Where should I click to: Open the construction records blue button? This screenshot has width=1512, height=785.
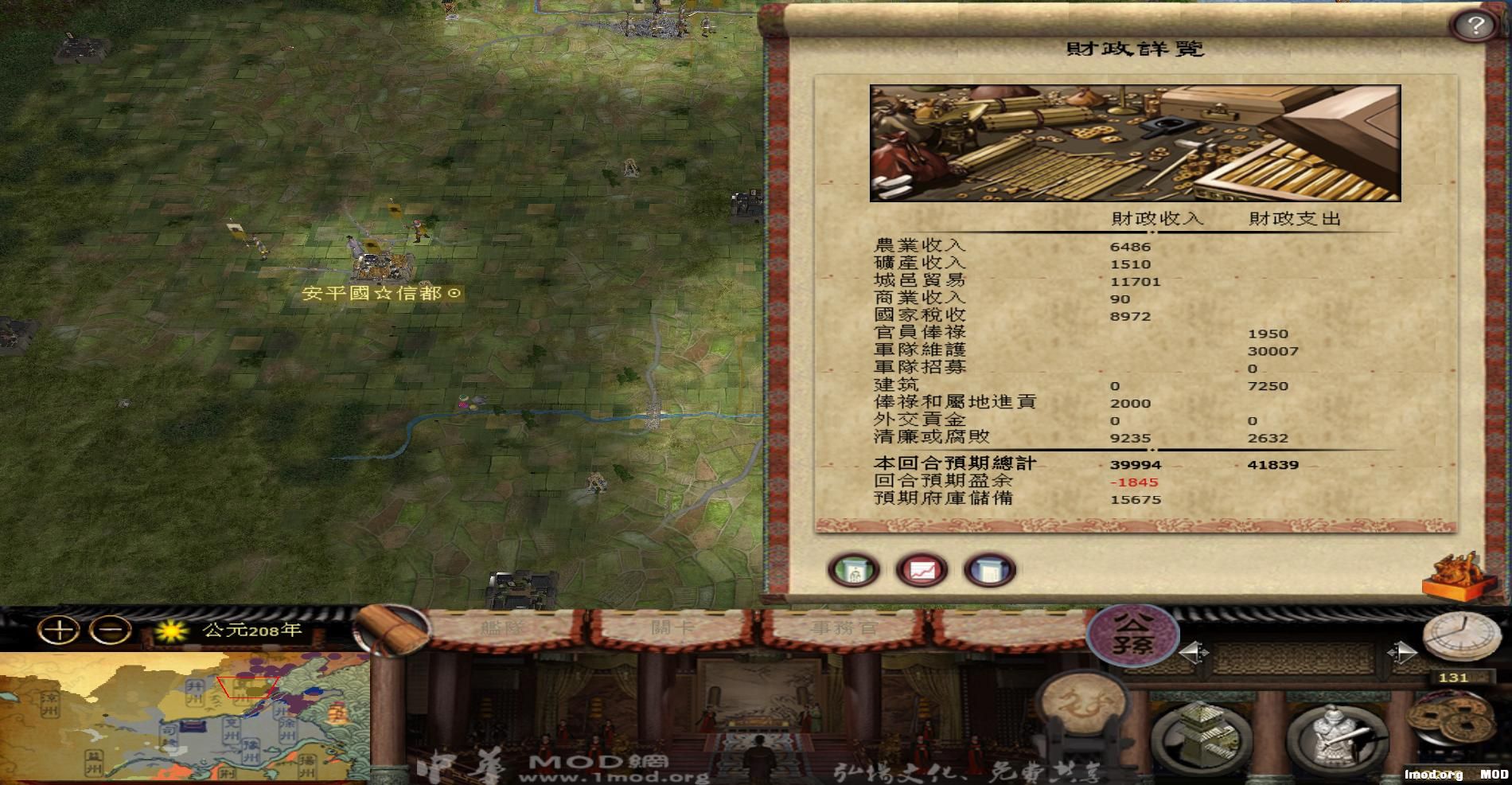(991, 570)
